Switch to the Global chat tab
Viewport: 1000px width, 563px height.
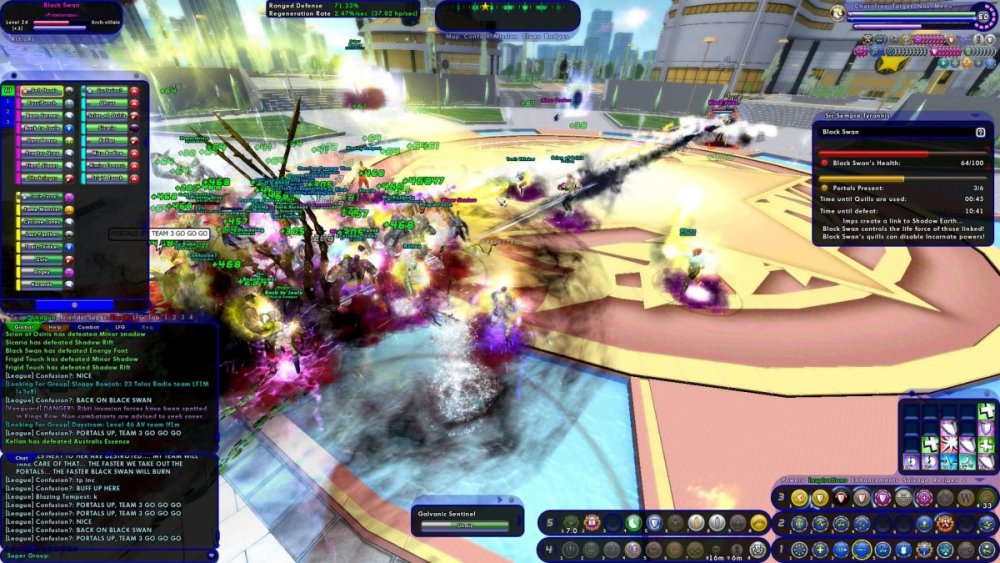click(20, 327)
